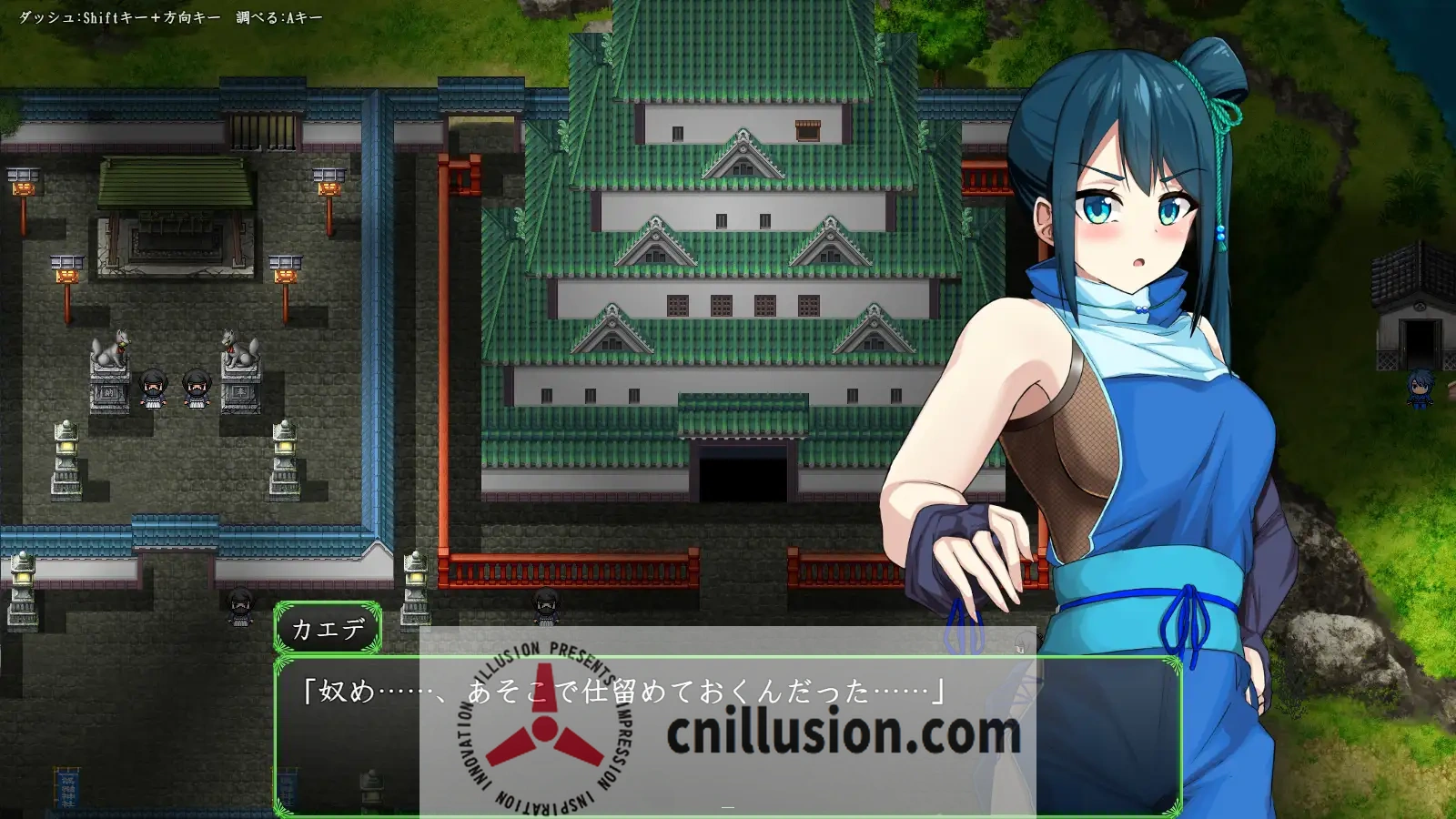Select the right fox statue sprite

(x=238, y=349)
